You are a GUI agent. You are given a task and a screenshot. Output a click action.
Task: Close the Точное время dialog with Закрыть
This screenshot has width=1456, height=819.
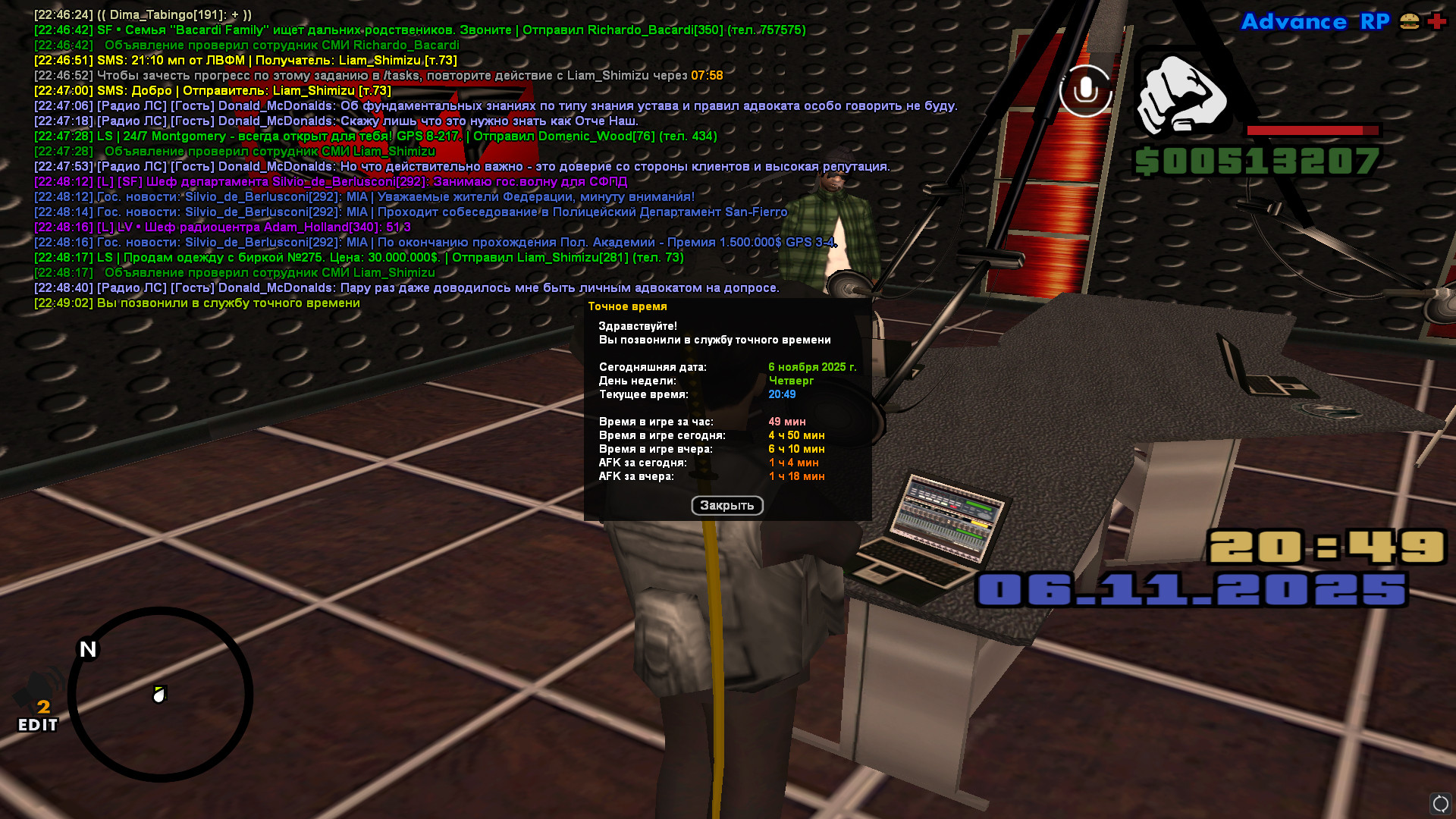tap(726, 506)
